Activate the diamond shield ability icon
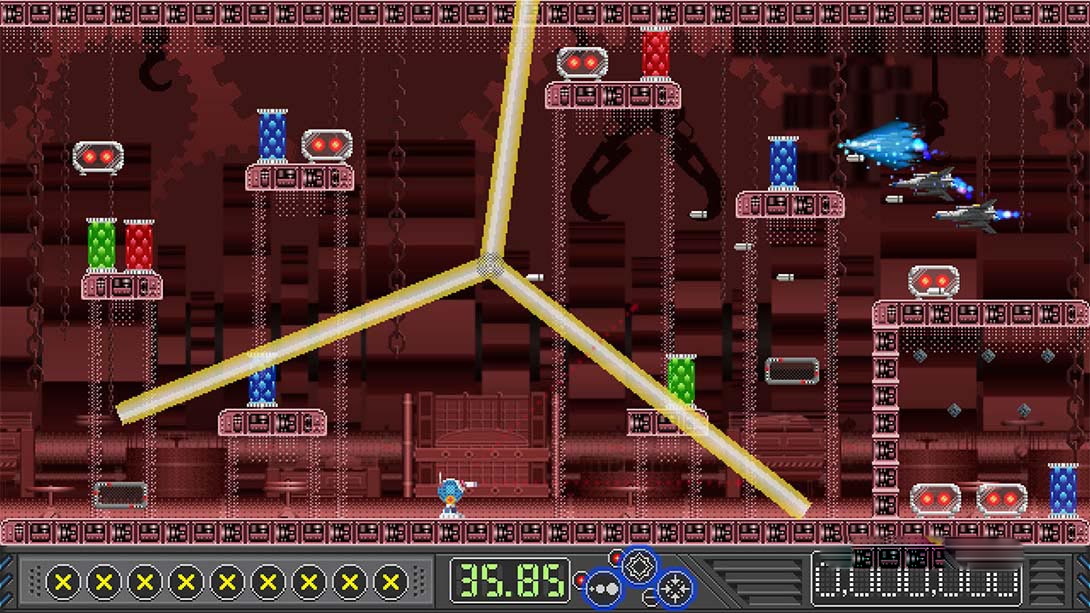1090x613 pixels. [639, 566]
